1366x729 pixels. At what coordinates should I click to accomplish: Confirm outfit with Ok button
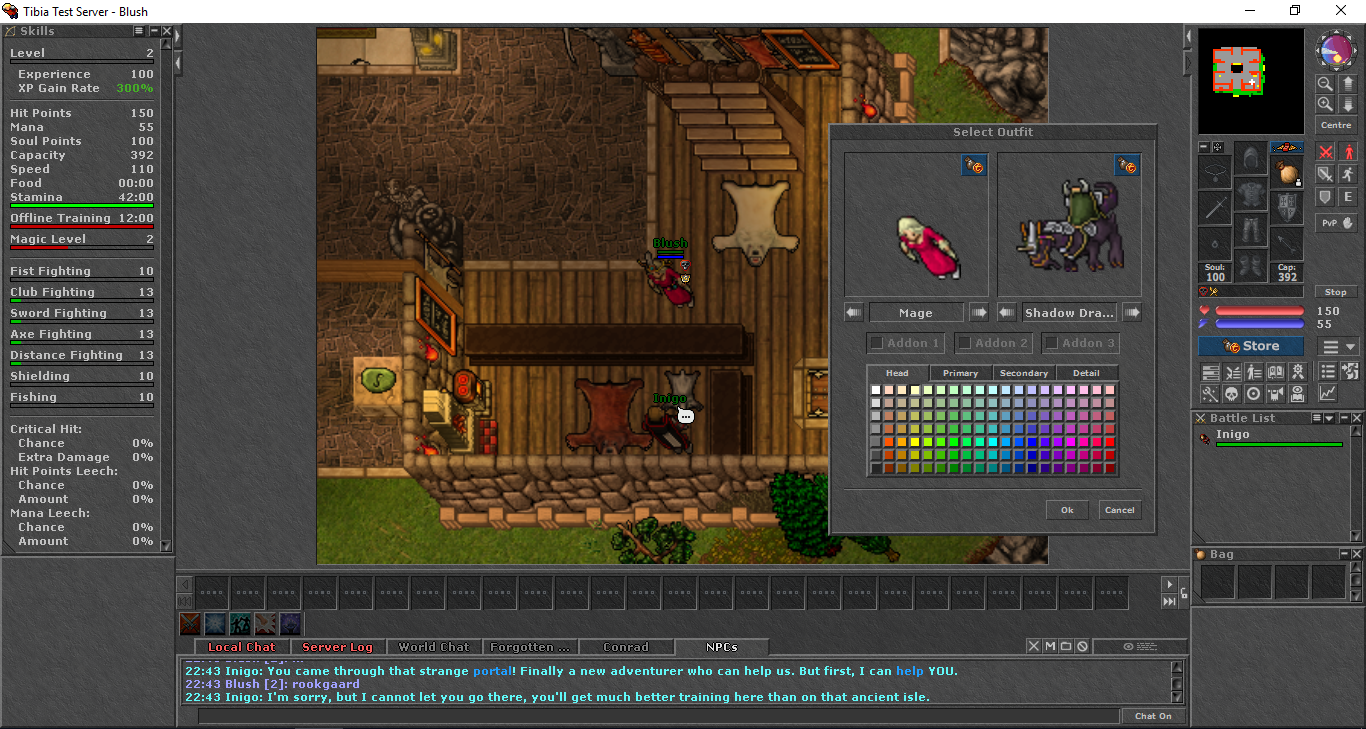pos(1067,510)
